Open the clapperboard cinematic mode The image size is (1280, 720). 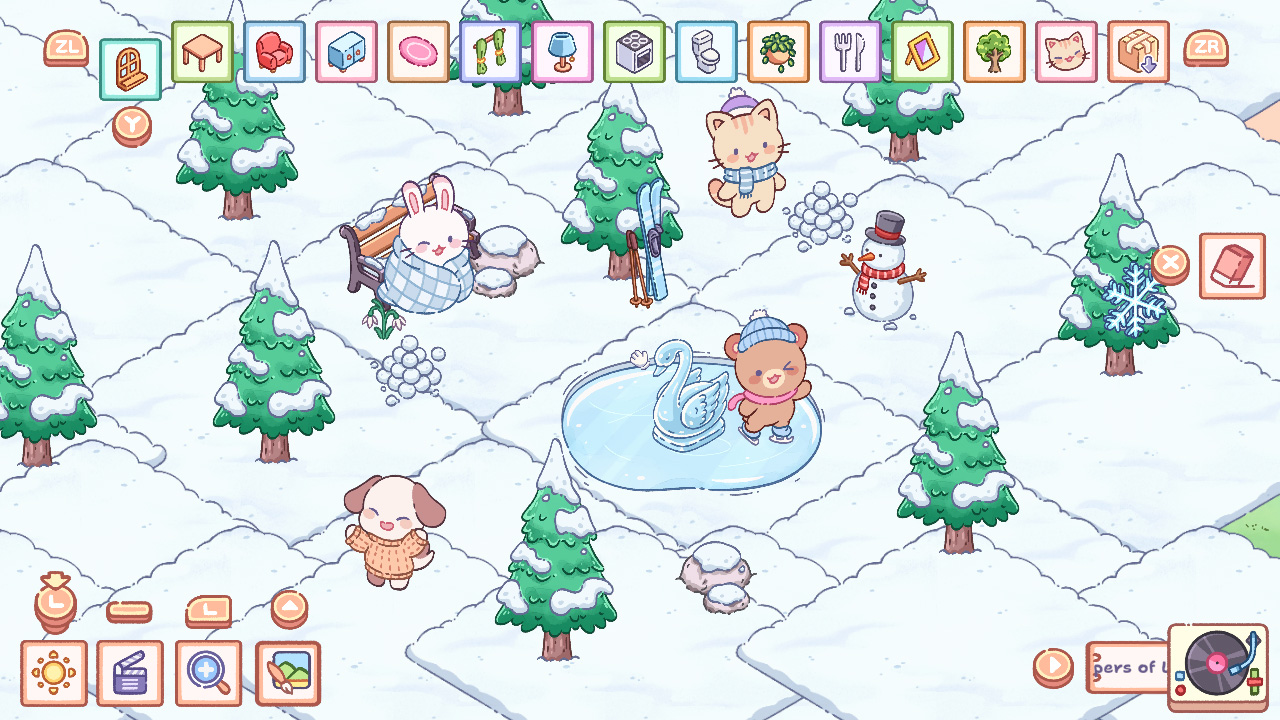pos(131,672)
